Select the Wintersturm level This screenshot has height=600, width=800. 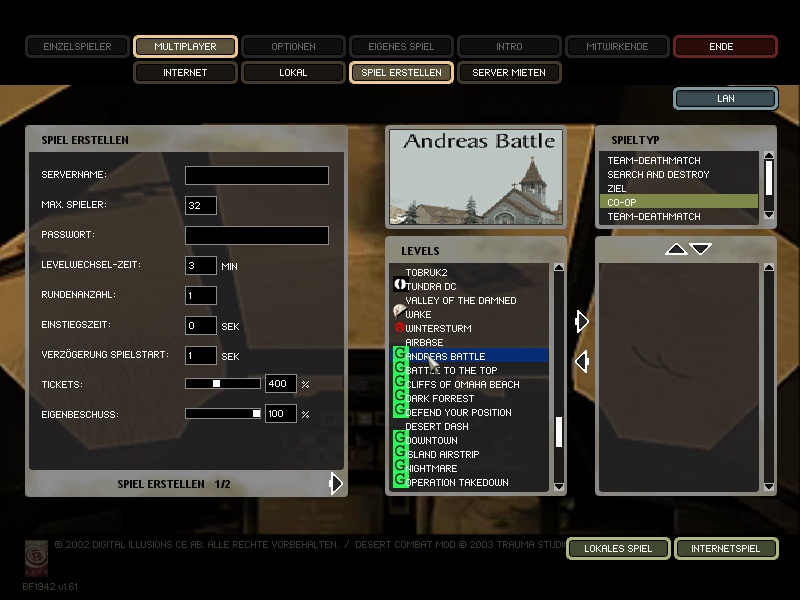[438, 328]
